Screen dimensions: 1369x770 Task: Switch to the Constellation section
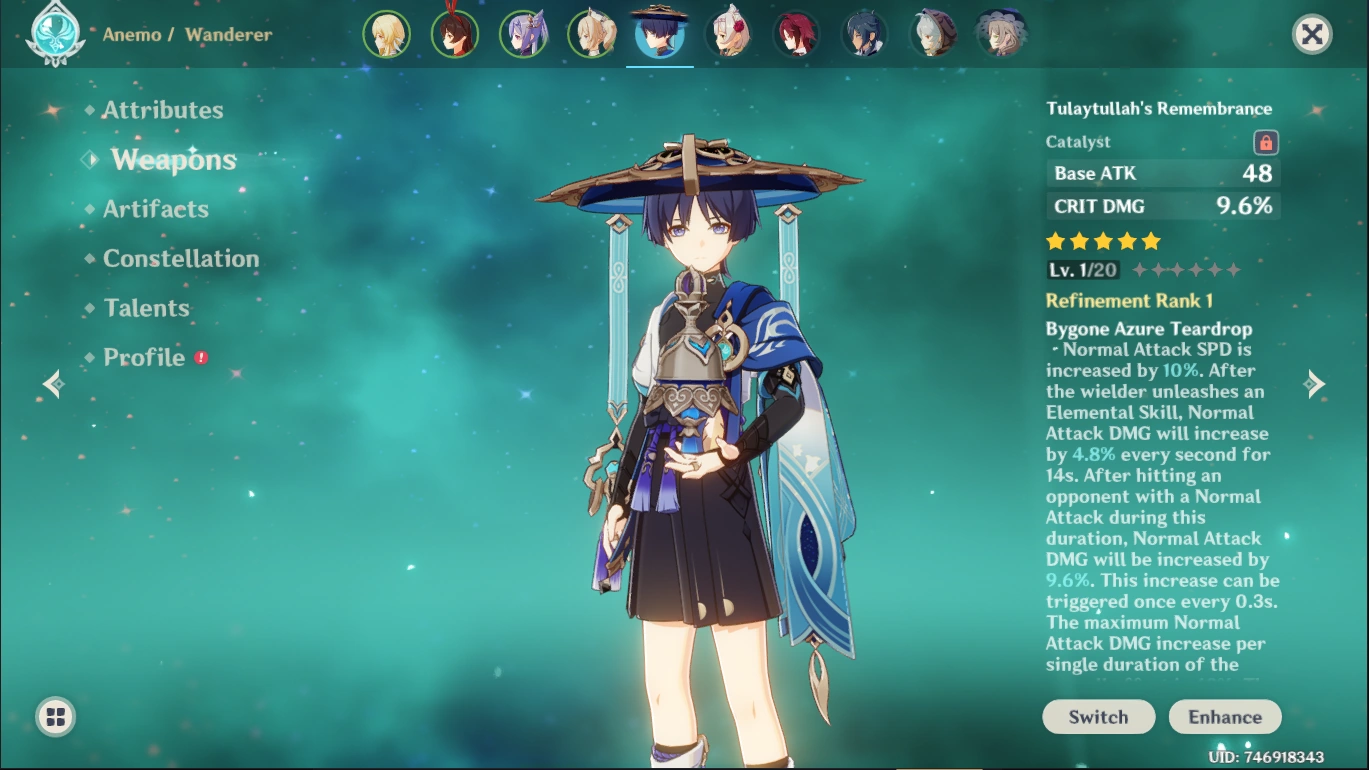(x=180, y=258)
